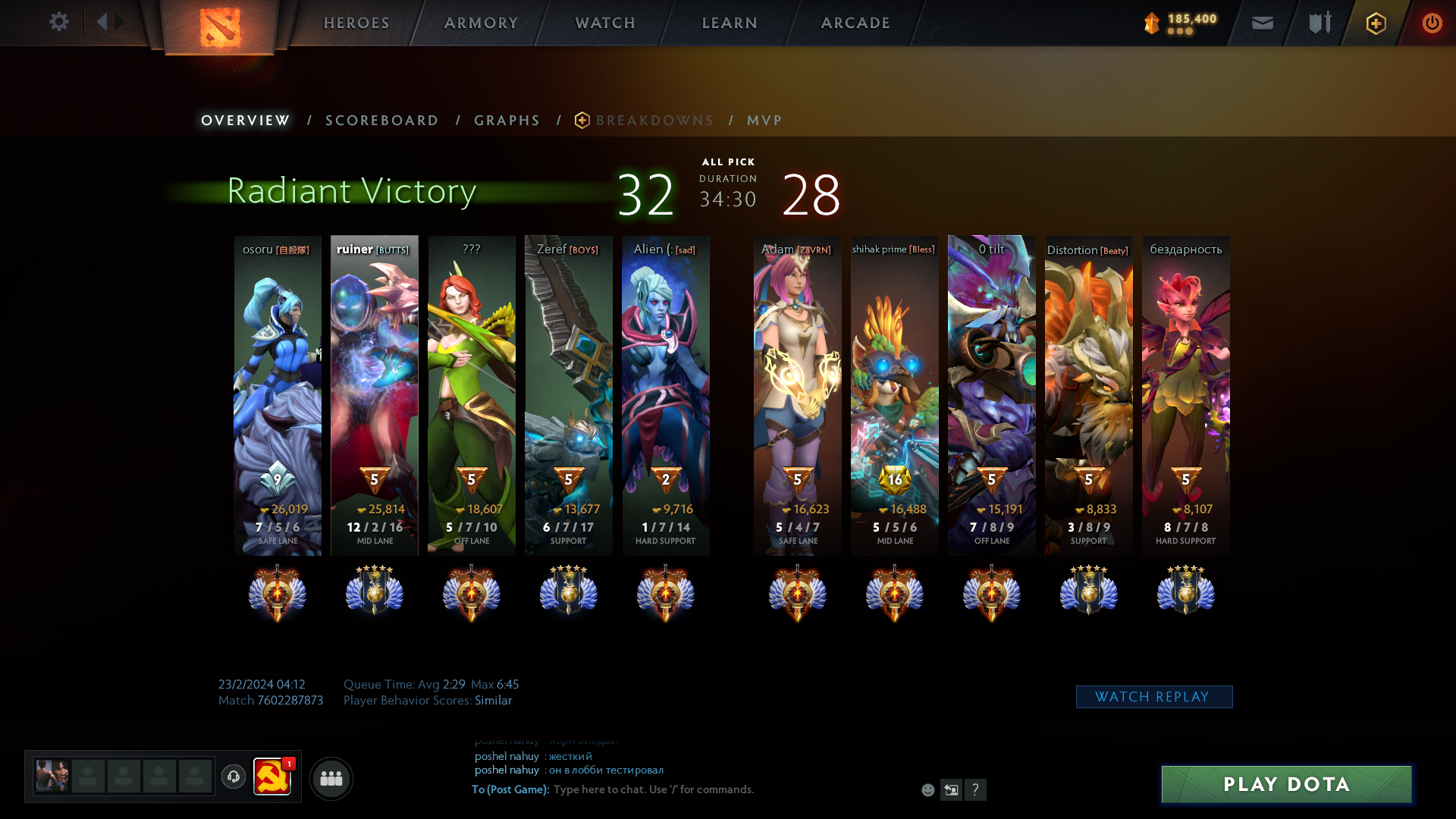Open the chat emoticon picker
The height and width of the screenshot is (819, 1456).
tap(927, 790)
